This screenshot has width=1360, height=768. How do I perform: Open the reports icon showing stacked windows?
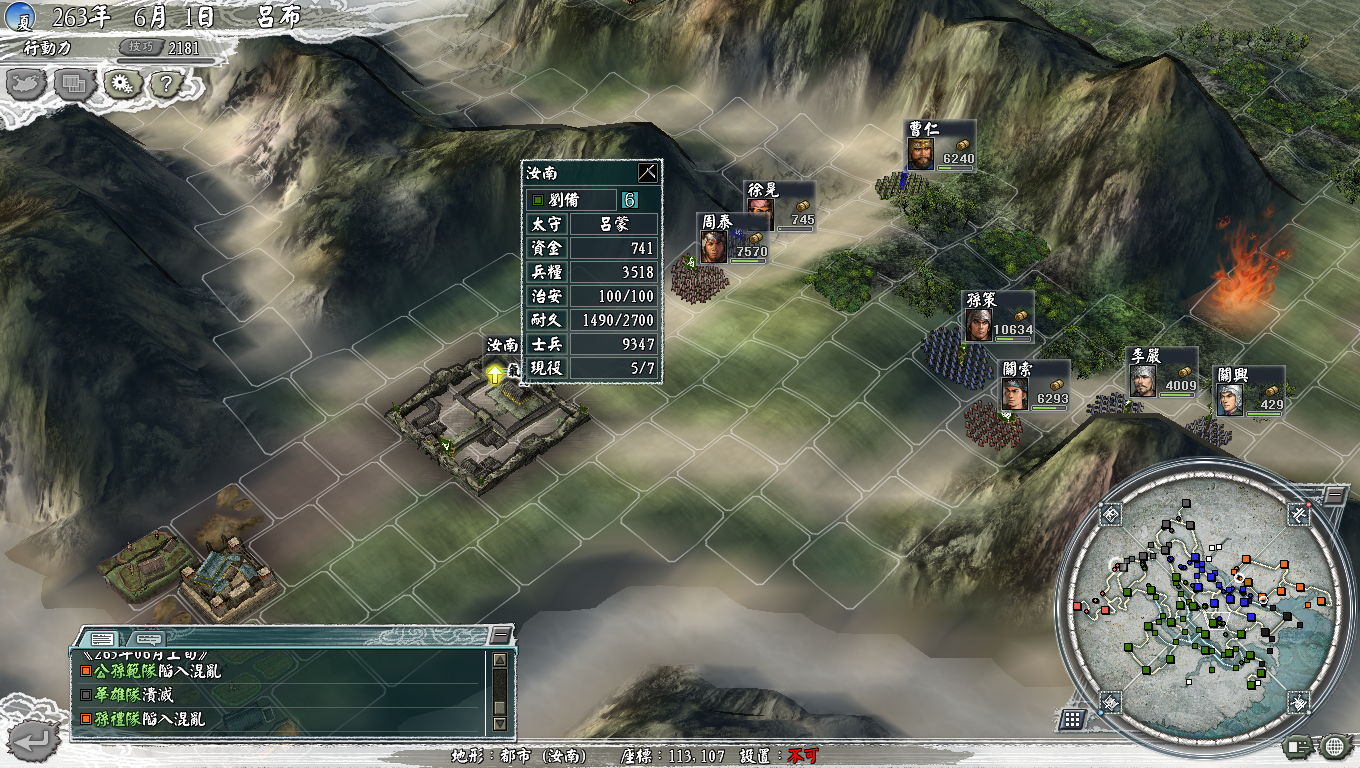click(73, 85)
